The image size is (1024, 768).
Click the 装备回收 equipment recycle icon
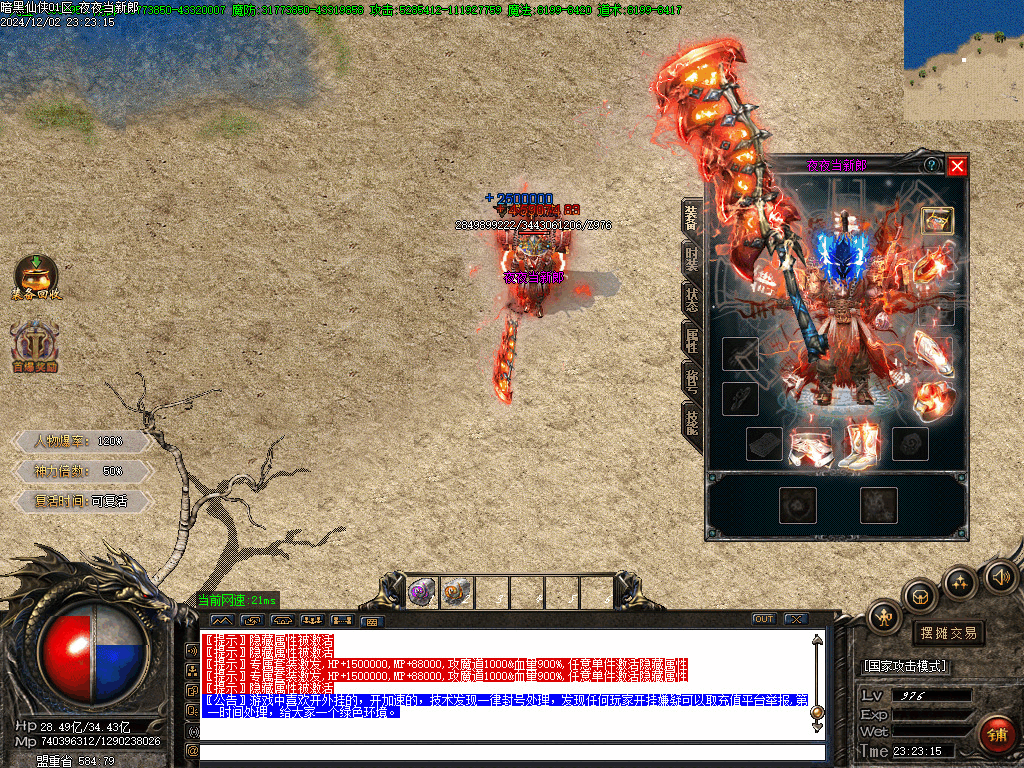click(36, 277)
